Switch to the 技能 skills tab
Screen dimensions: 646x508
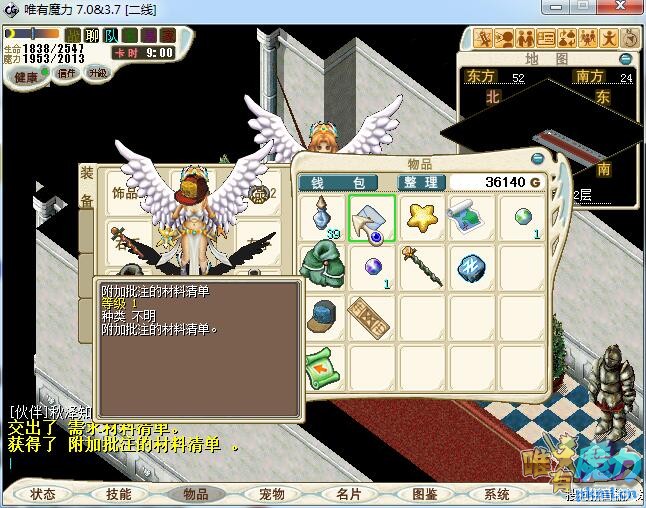pyautogui.click(x=119, y=494)
